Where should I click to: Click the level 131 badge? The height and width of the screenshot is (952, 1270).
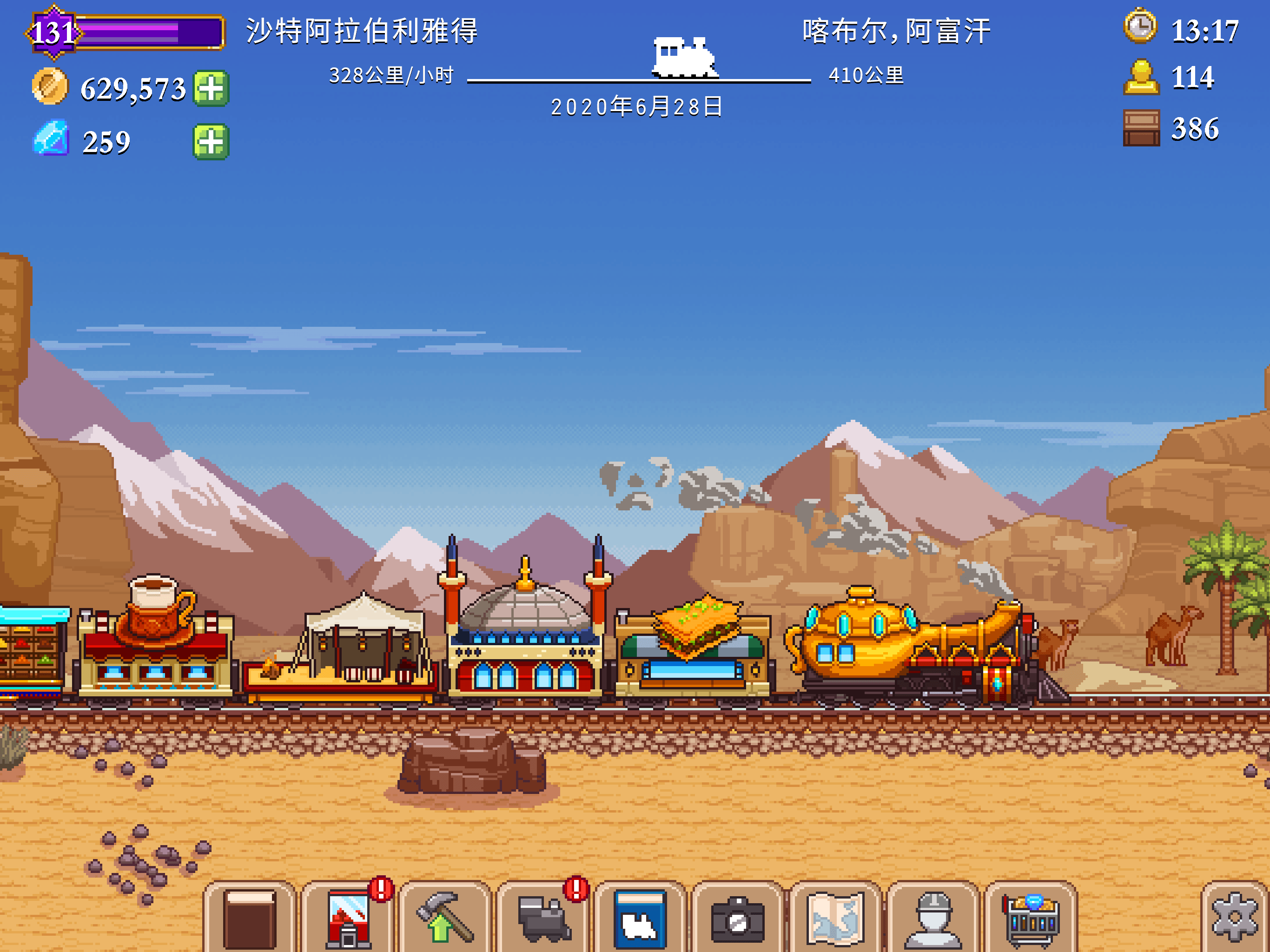(54, 26)
